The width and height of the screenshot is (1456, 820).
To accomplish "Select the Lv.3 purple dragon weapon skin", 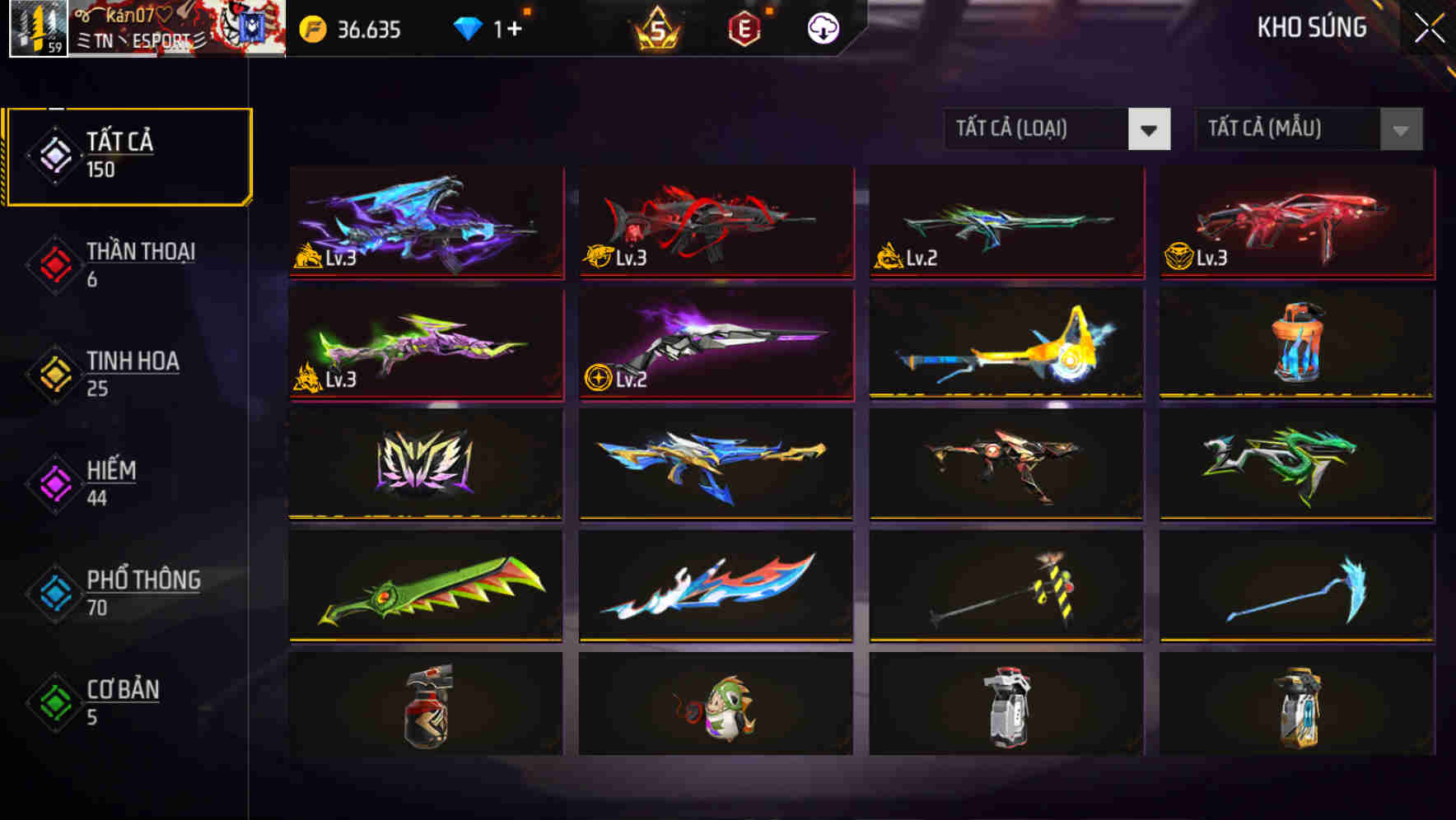I will tap(425, 222).
